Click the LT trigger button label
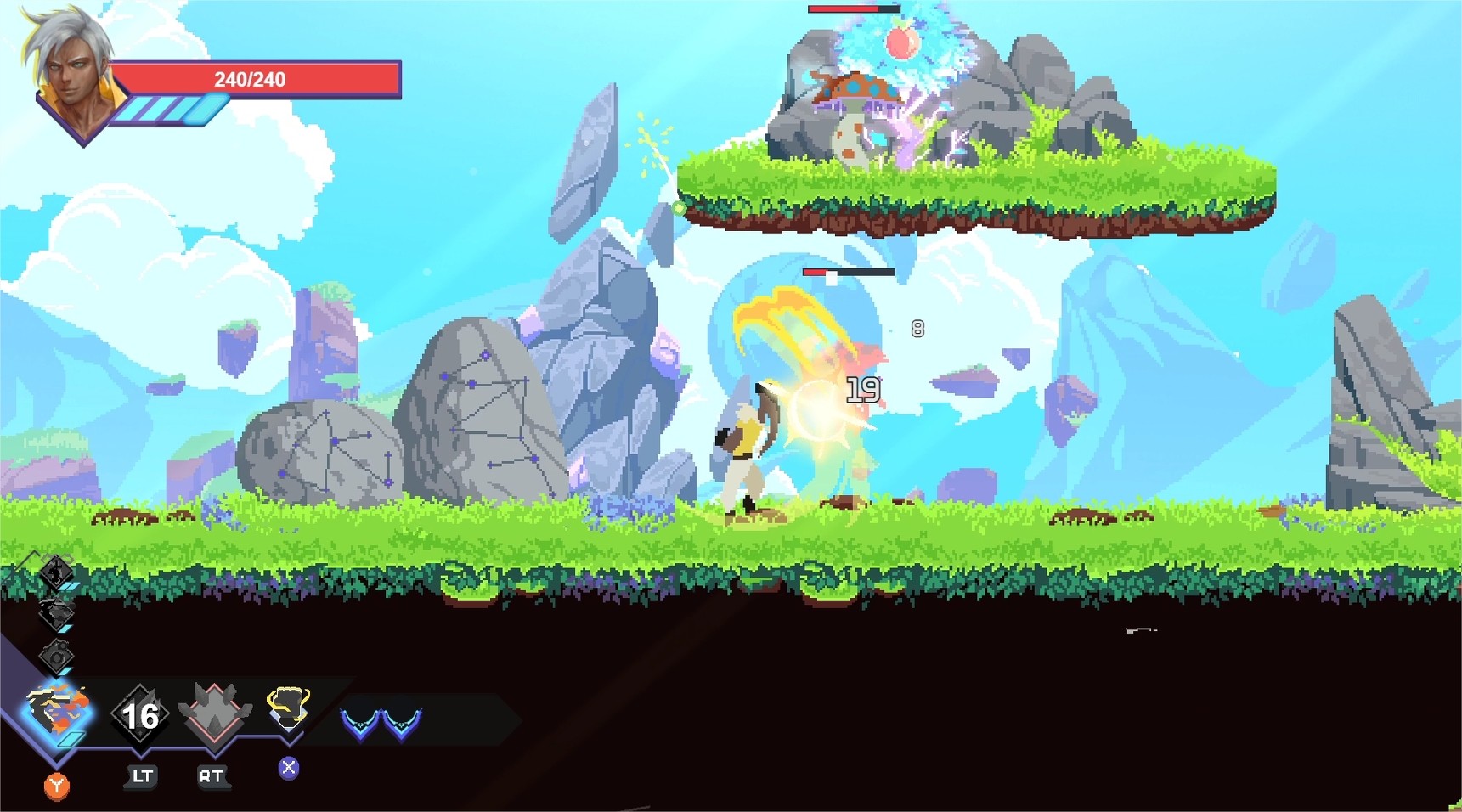This screenshot has height=812, width=1462. (x=141, y=775)
